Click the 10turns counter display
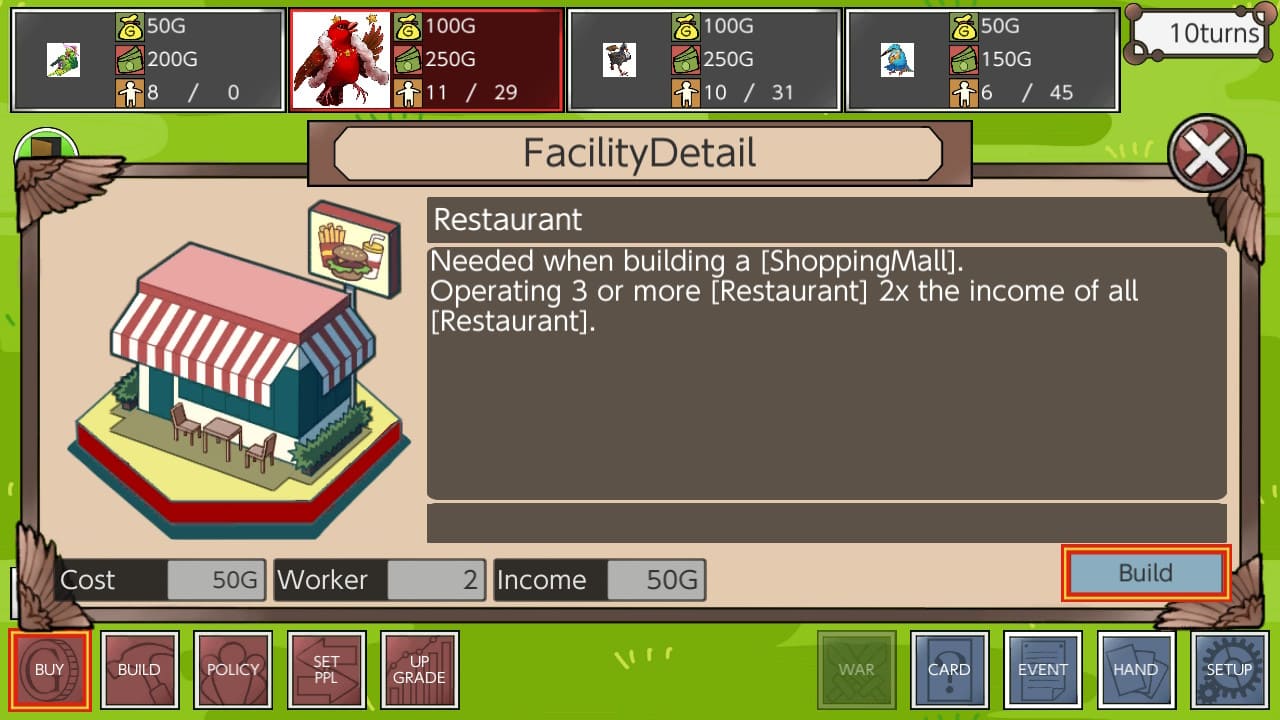This screenshot has width=1280, height=720. click(1197, 33)
